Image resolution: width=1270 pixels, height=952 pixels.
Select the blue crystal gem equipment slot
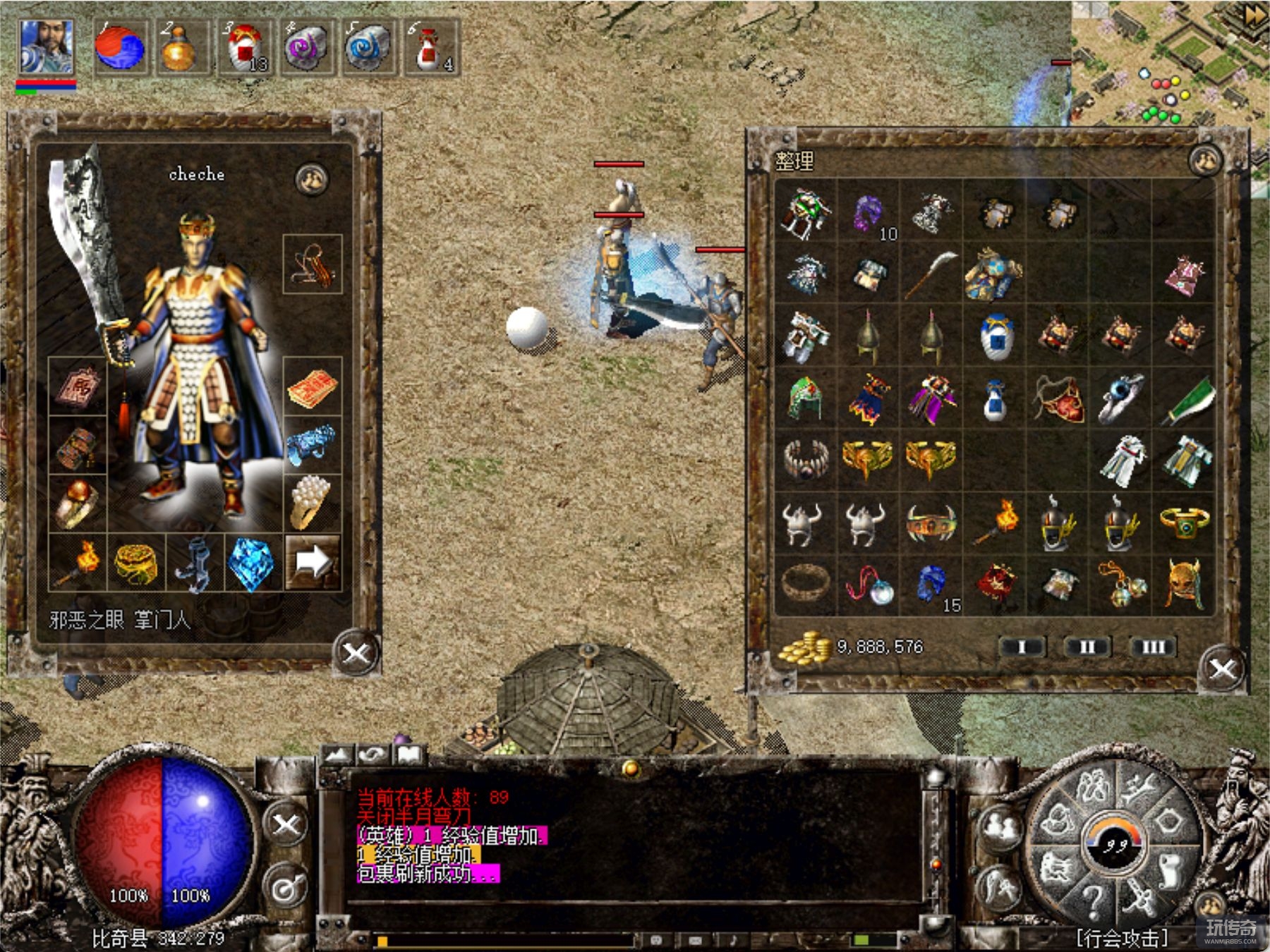click(251, 563)
